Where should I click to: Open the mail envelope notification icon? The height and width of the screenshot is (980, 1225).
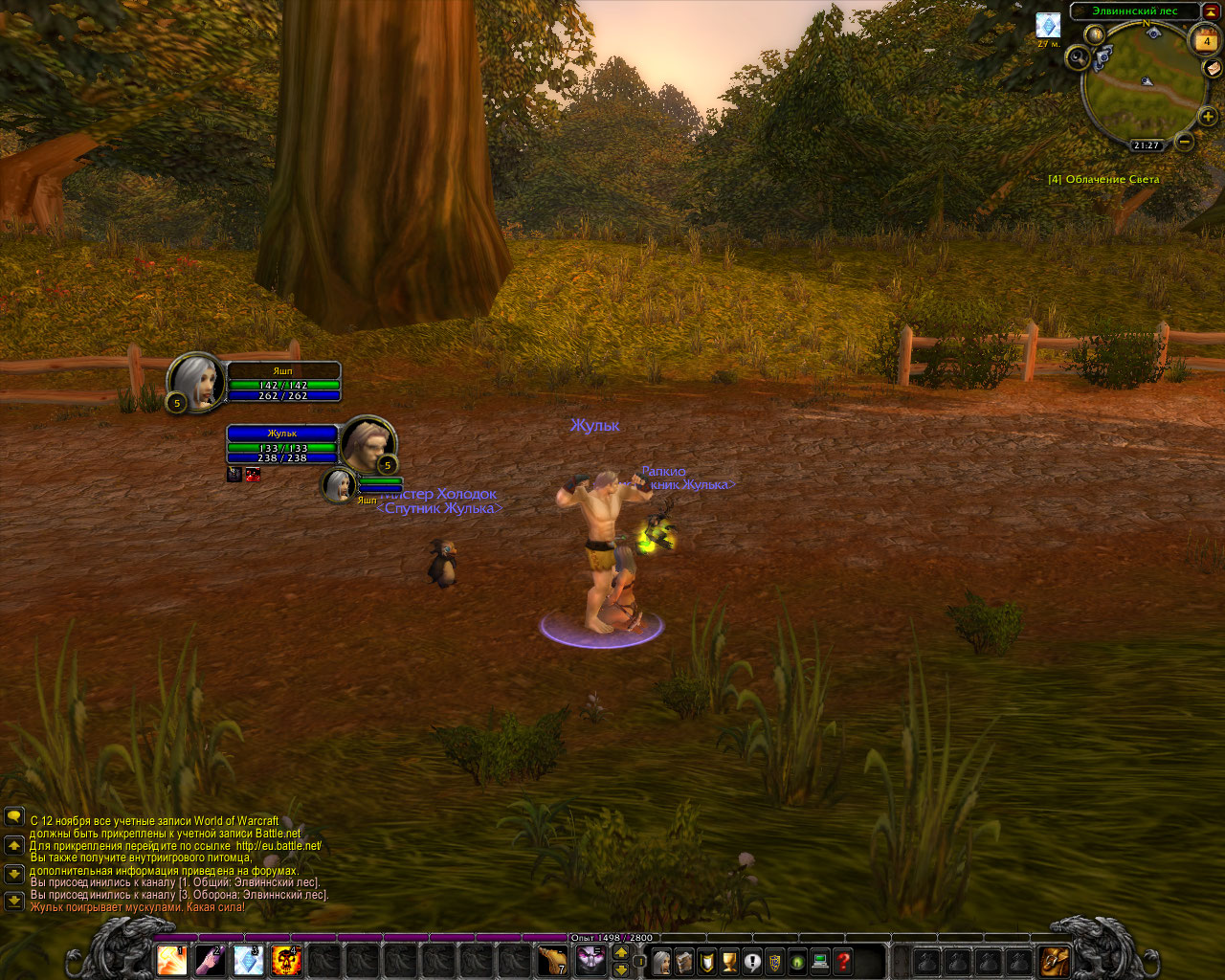1213,68
